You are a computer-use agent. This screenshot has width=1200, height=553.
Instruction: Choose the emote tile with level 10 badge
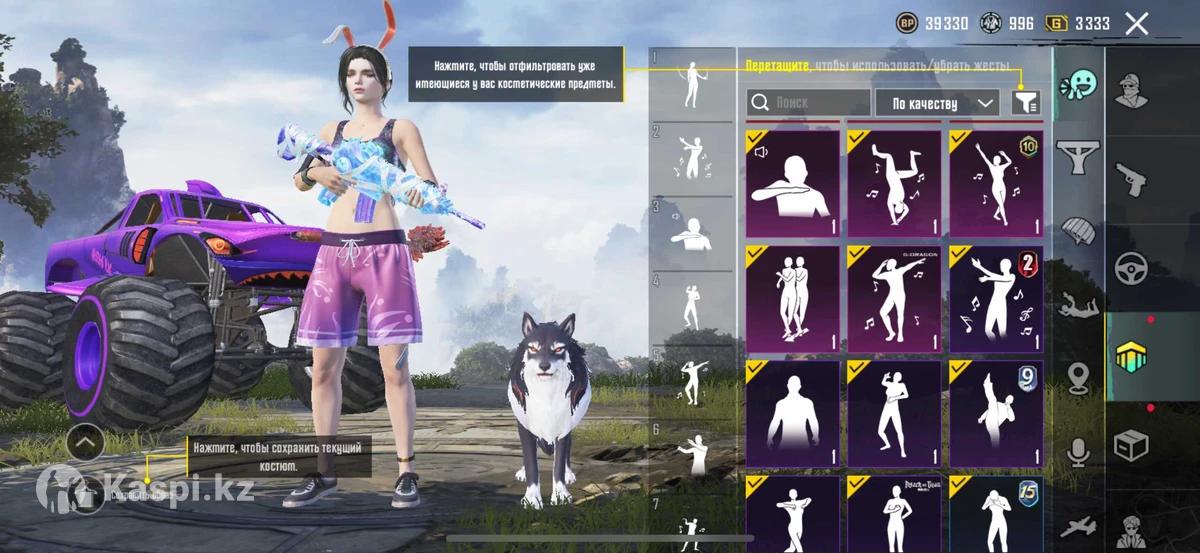click(996, 183)
